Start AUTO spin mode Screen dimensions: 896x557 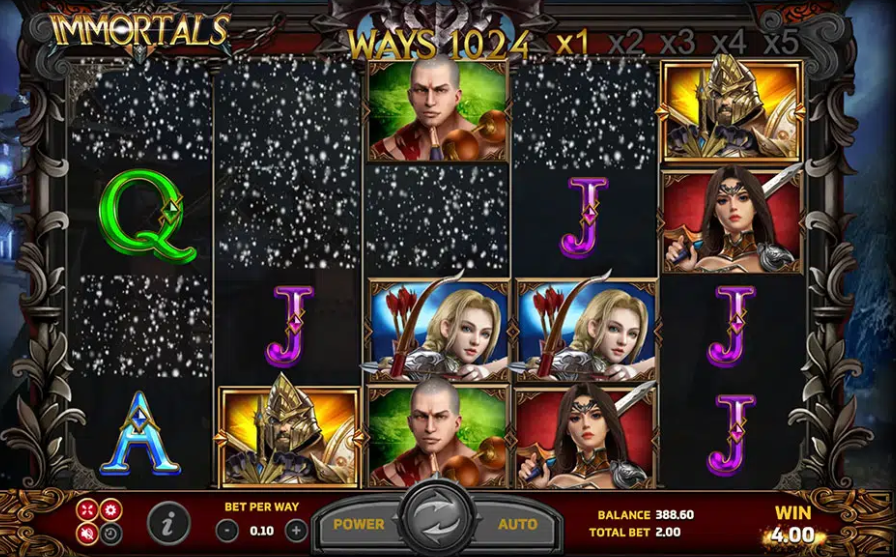click(516, 524)
